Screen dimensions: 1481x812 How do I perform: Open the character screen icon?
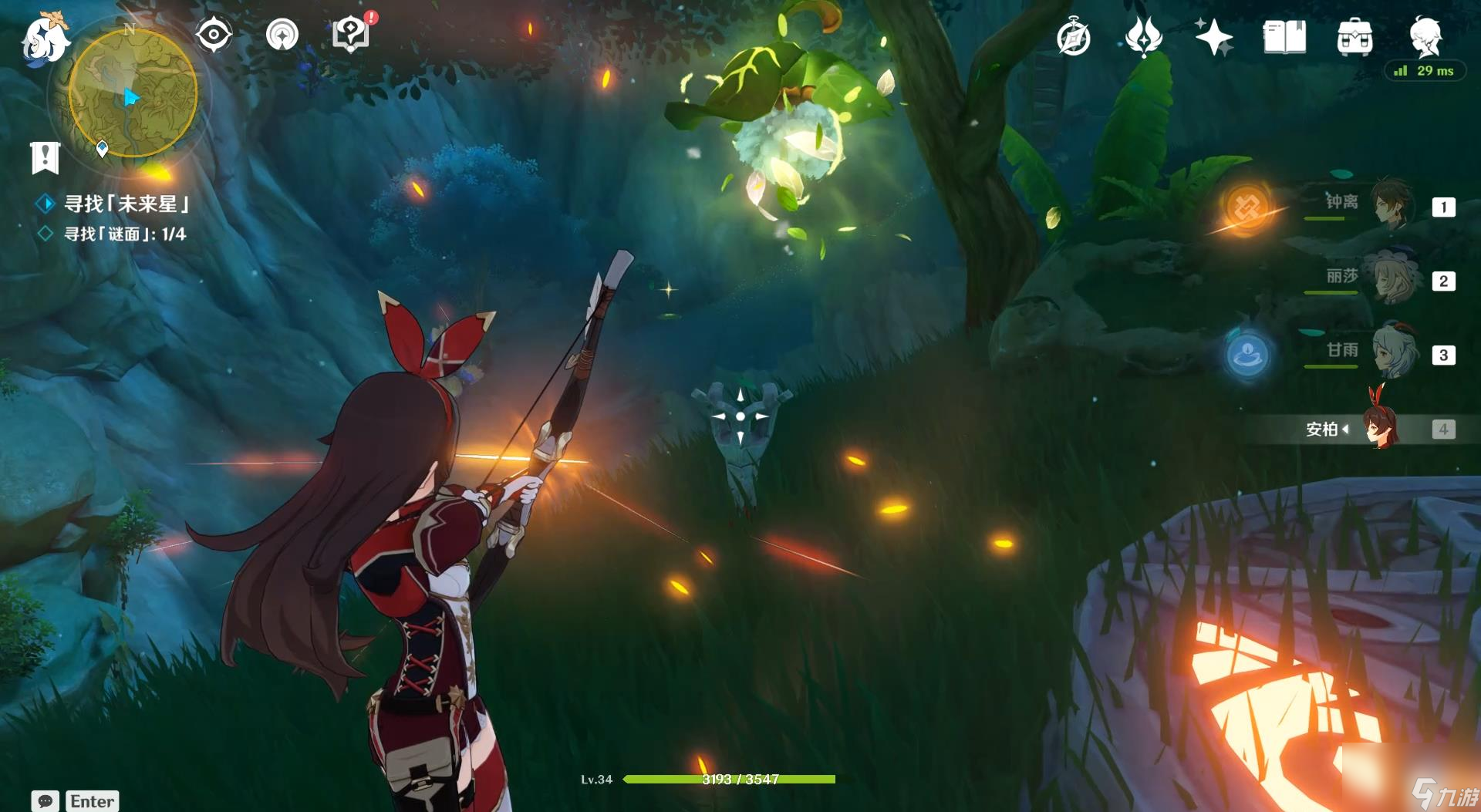click(1425, 37)
